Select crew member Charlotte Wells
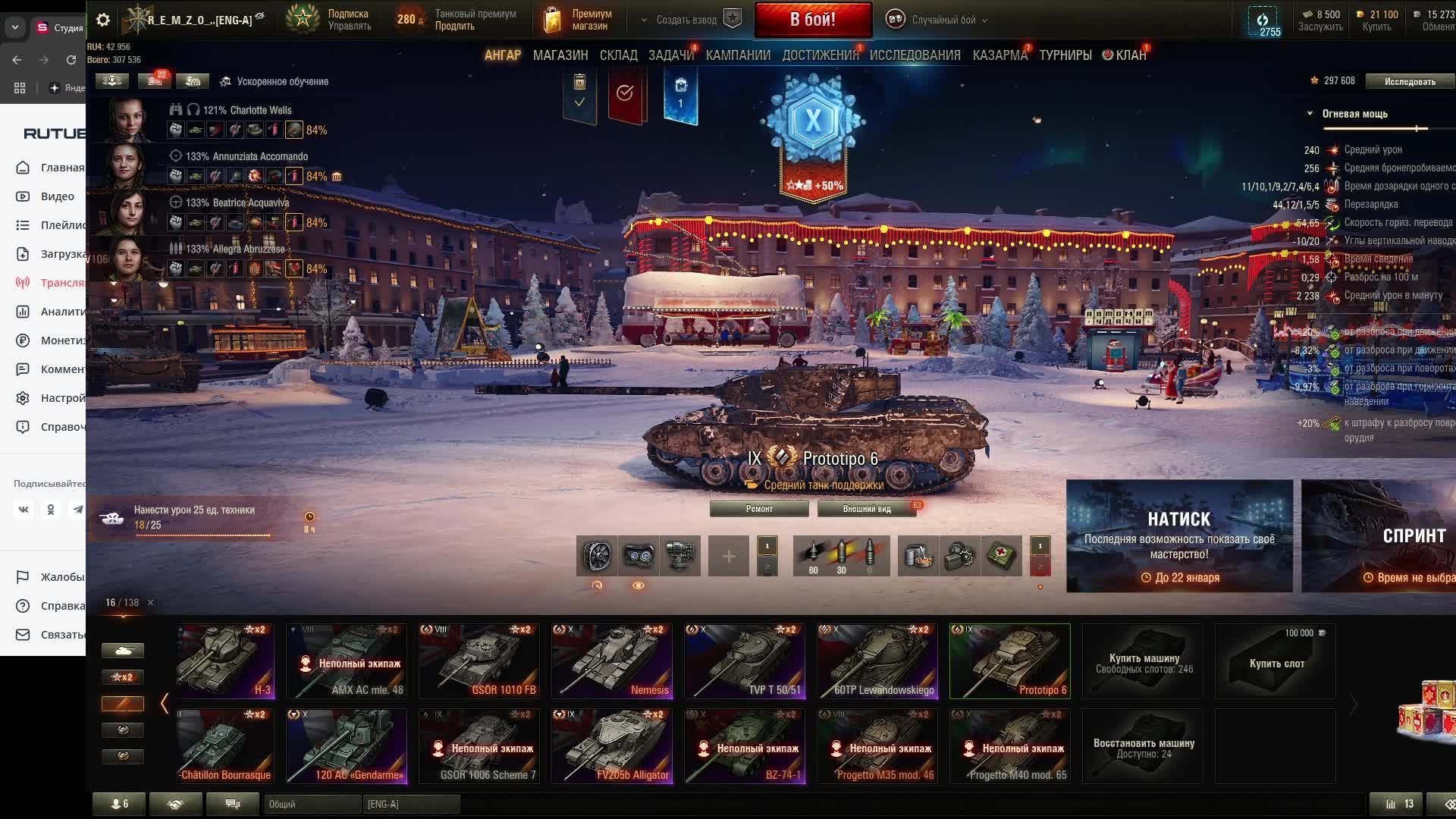This screenshot has height=819, width=1456. coord(246,111)
